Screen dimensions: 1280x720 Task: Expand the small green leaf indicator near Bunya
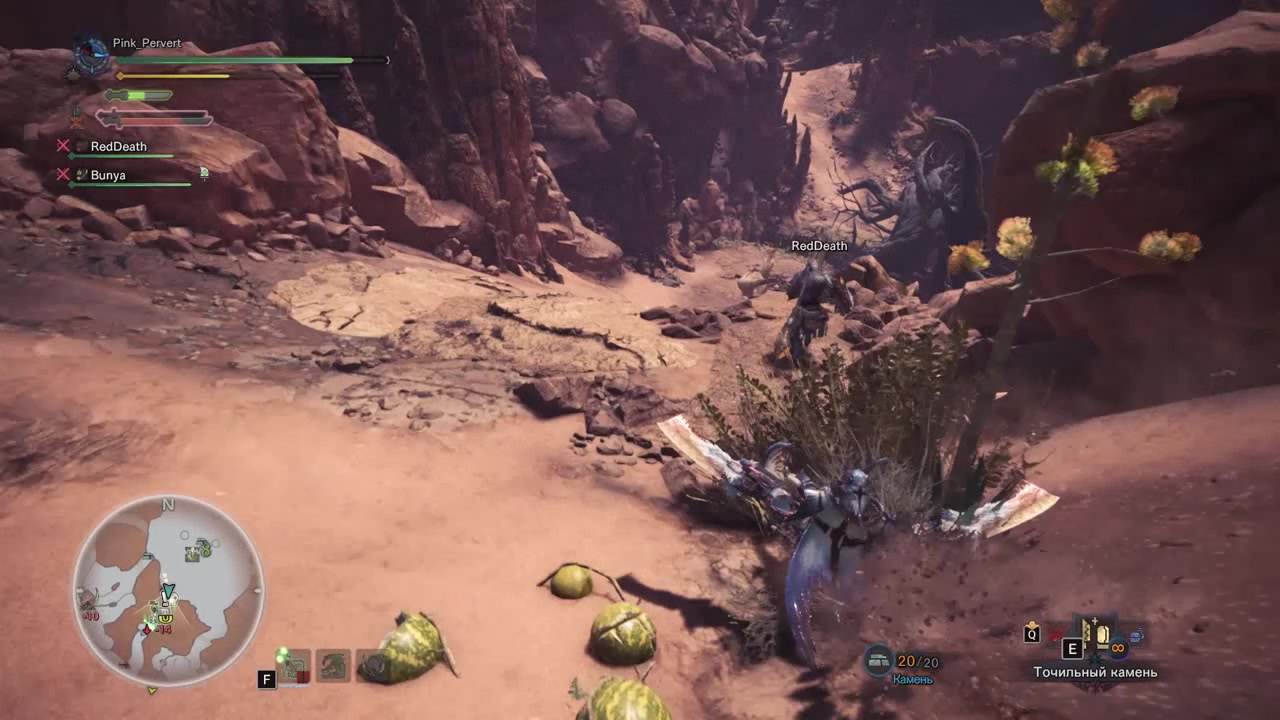tap(204, 174)
